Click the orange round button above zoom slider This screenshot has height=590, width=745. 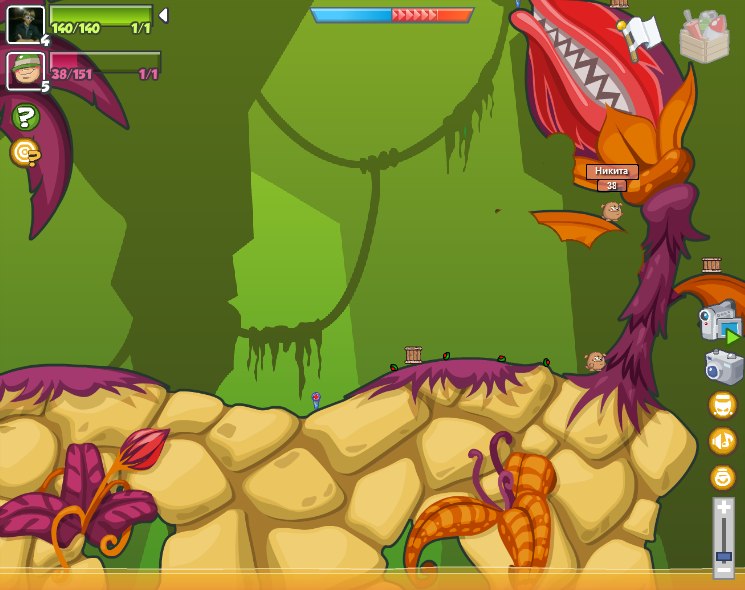[x=722, y=476]
